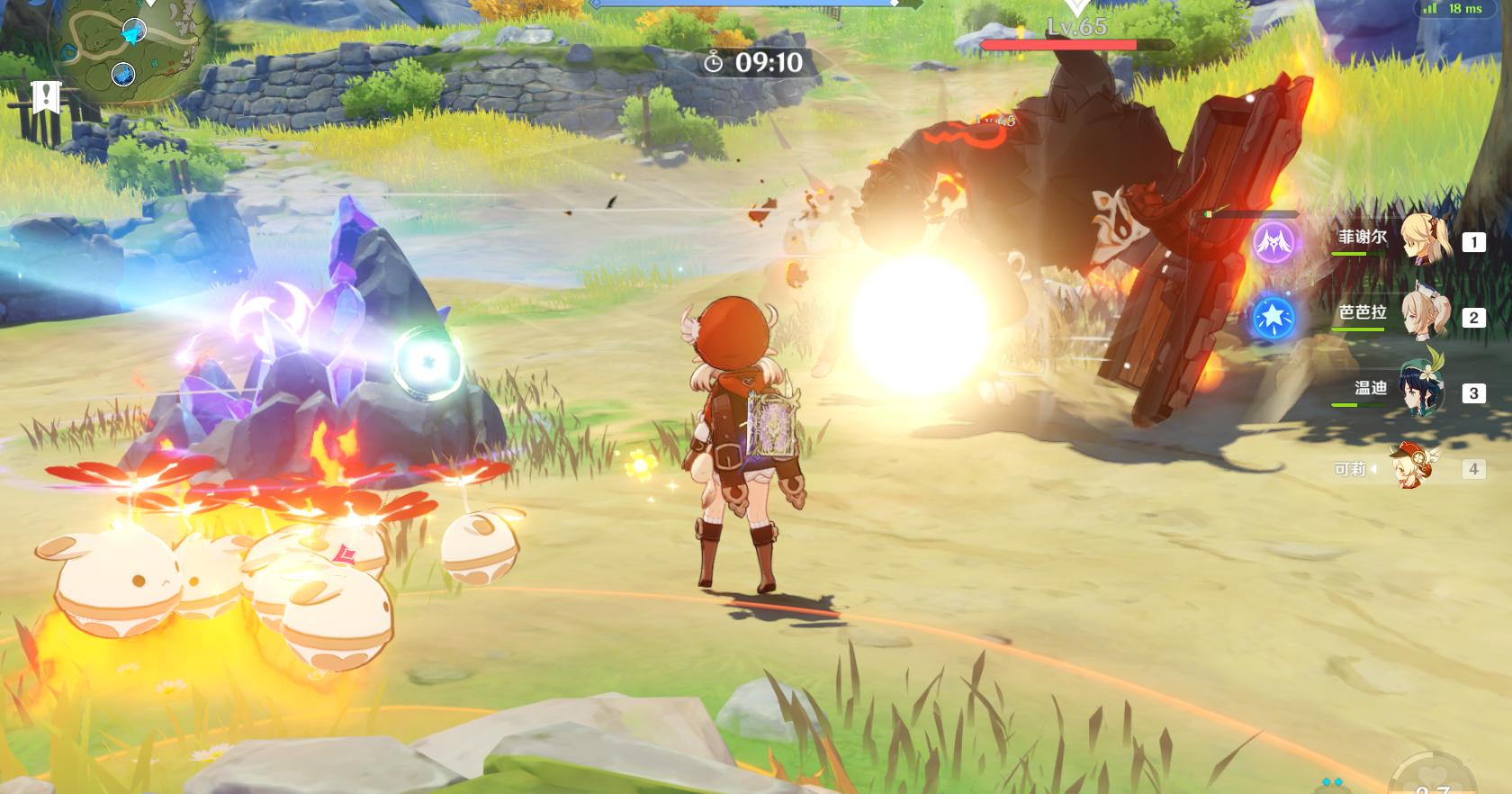Activate 芭芭拉's blue star burst icon

pos(1274,318)
